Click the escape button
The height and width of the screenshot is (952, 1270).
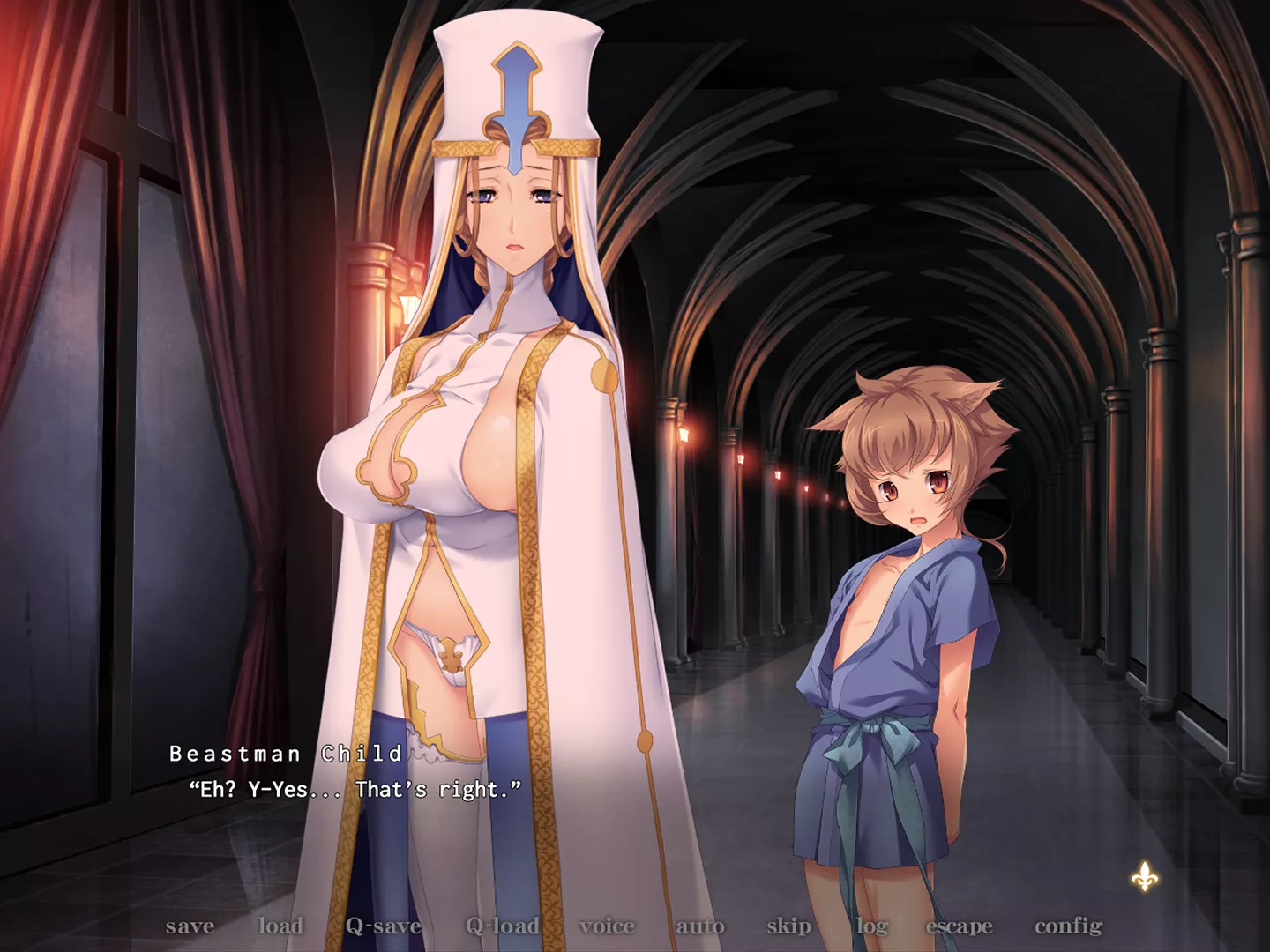pos(959,926)
